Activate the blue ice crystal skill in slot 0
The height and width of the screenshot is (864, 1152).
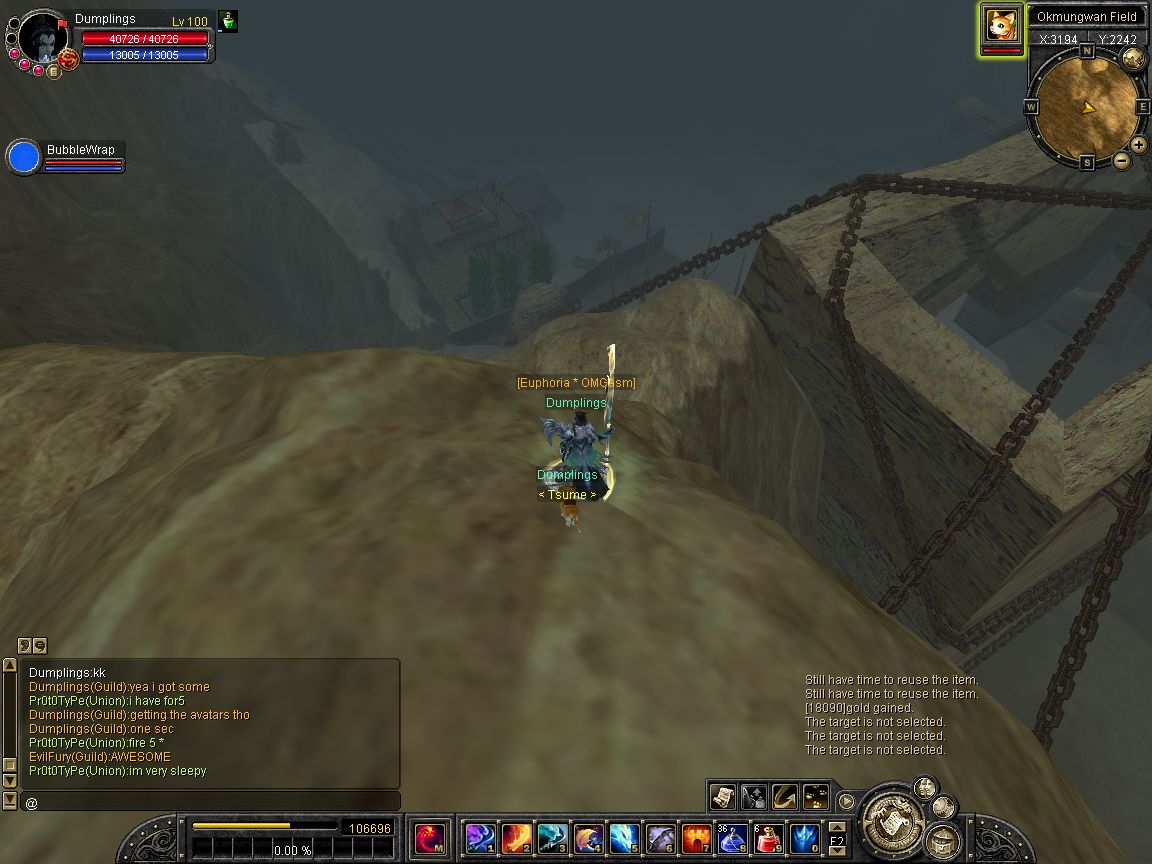coord(804,837)
